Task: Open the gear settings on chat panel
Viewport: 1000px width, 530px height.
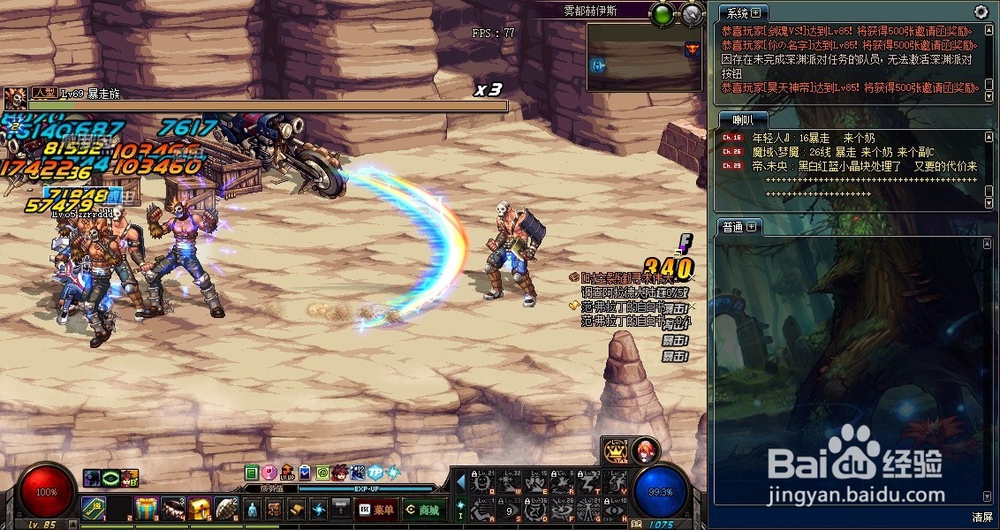Action: click(x=980, y=12)
